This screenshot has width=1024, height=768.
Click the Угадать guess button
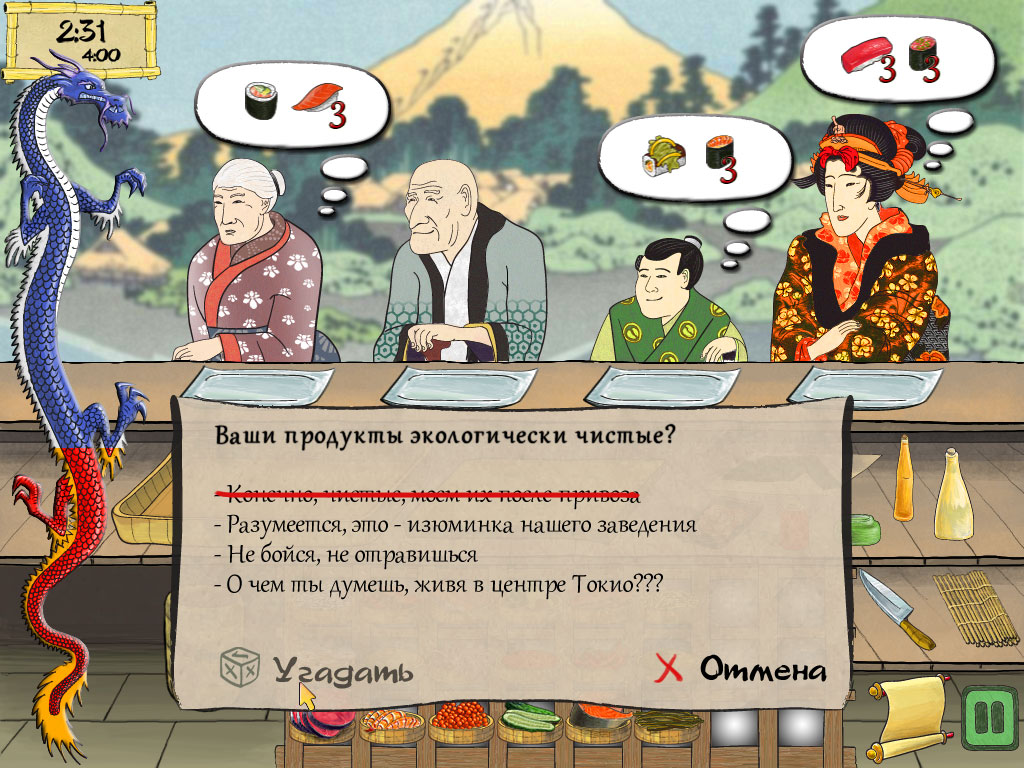point(318,668)
